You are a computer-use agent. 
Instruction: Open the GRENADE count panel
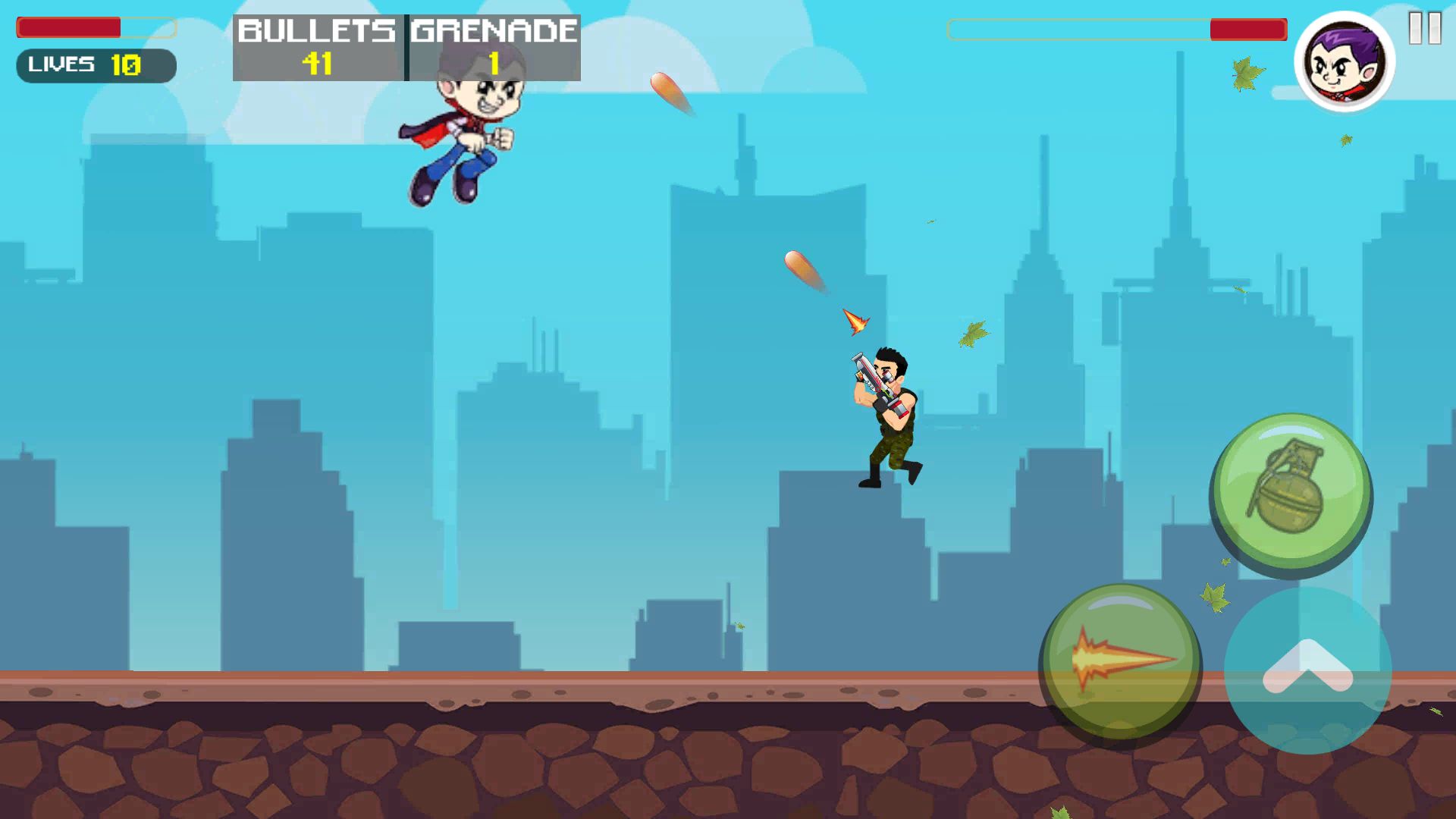(x=491, y=47)
